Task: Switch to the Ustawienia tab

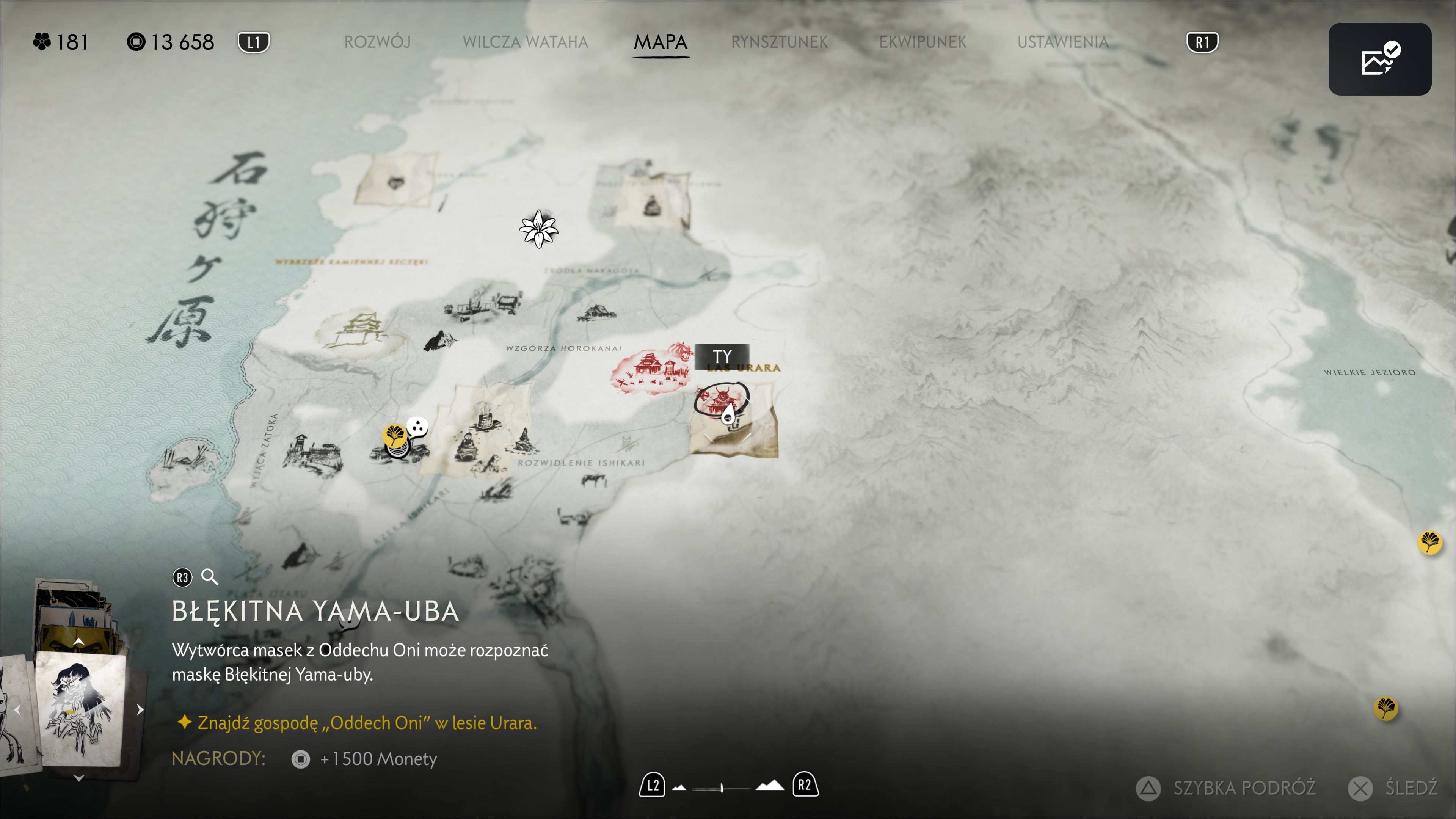Action: click(x=1062, y=42)
